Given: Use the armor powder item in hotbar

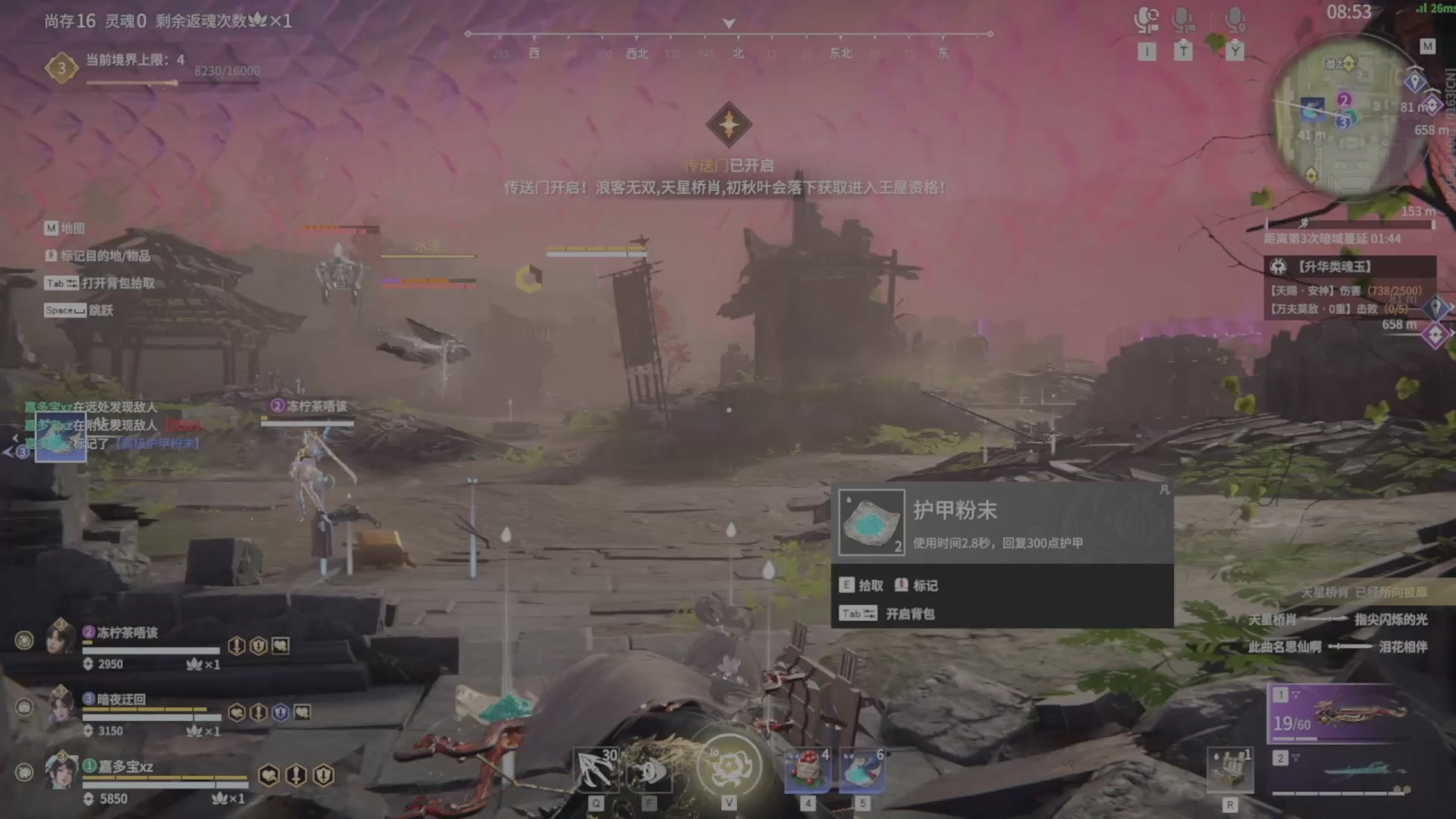Looking at the screenshot, I should (861, 770).
